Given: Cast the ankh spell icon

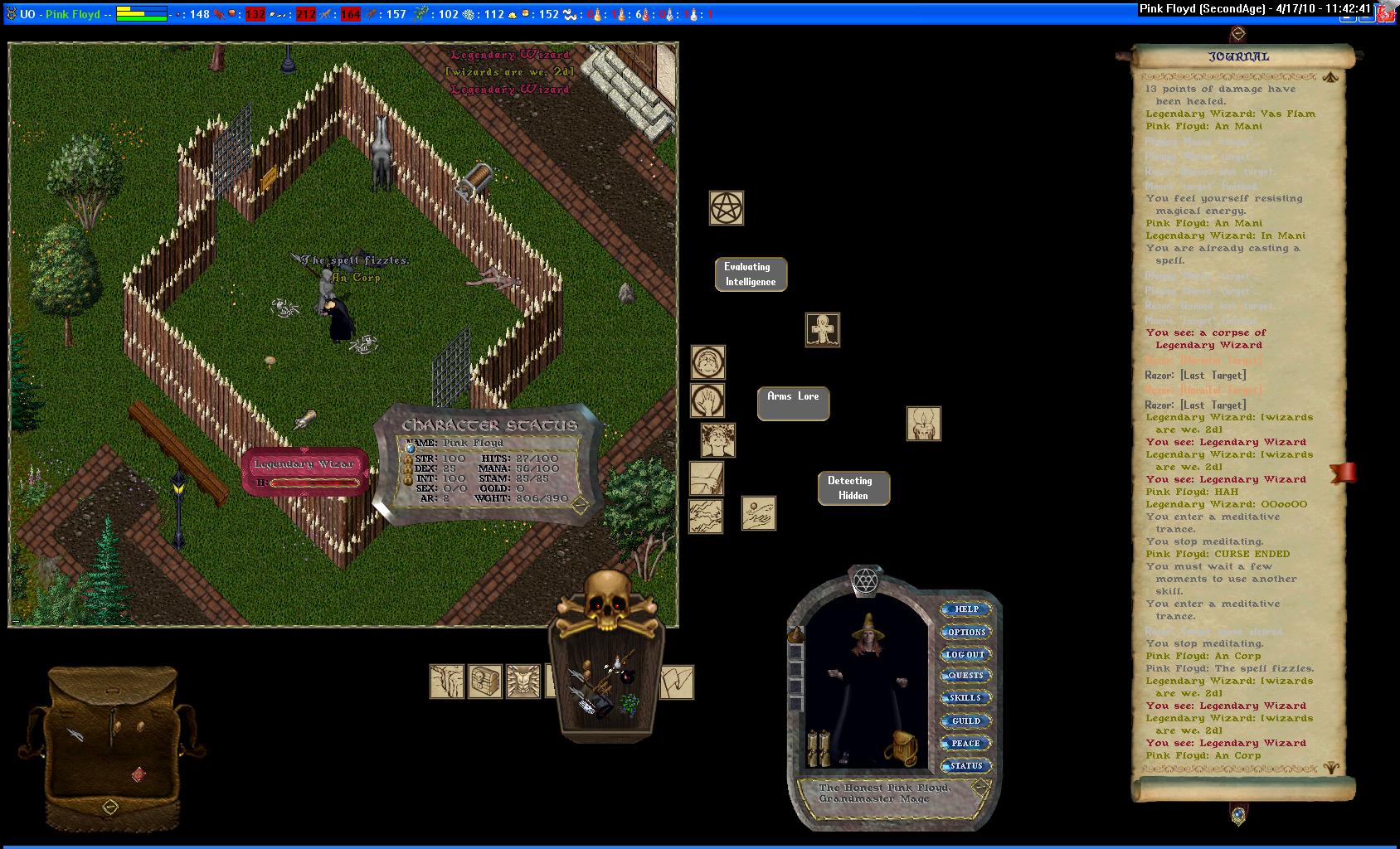Looking at the screenshot, I should 823,330.
